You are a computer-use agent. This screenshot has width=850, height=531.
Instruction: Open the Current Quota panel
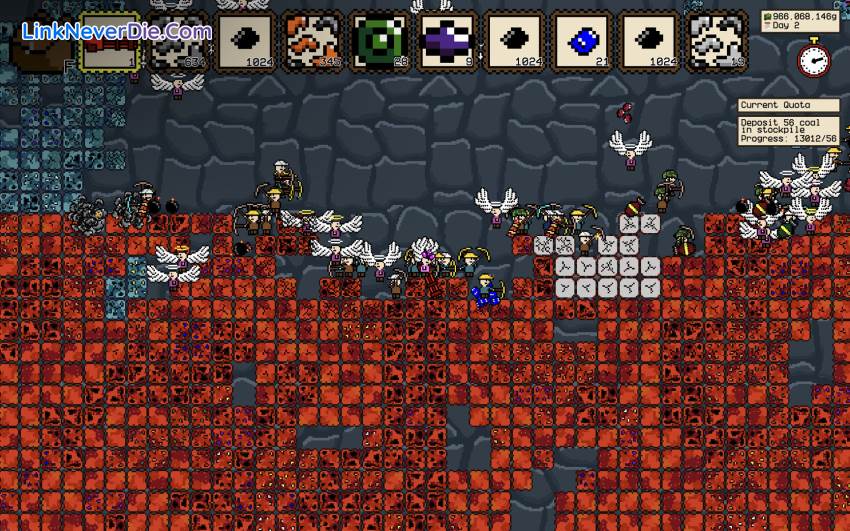(789, 105)
